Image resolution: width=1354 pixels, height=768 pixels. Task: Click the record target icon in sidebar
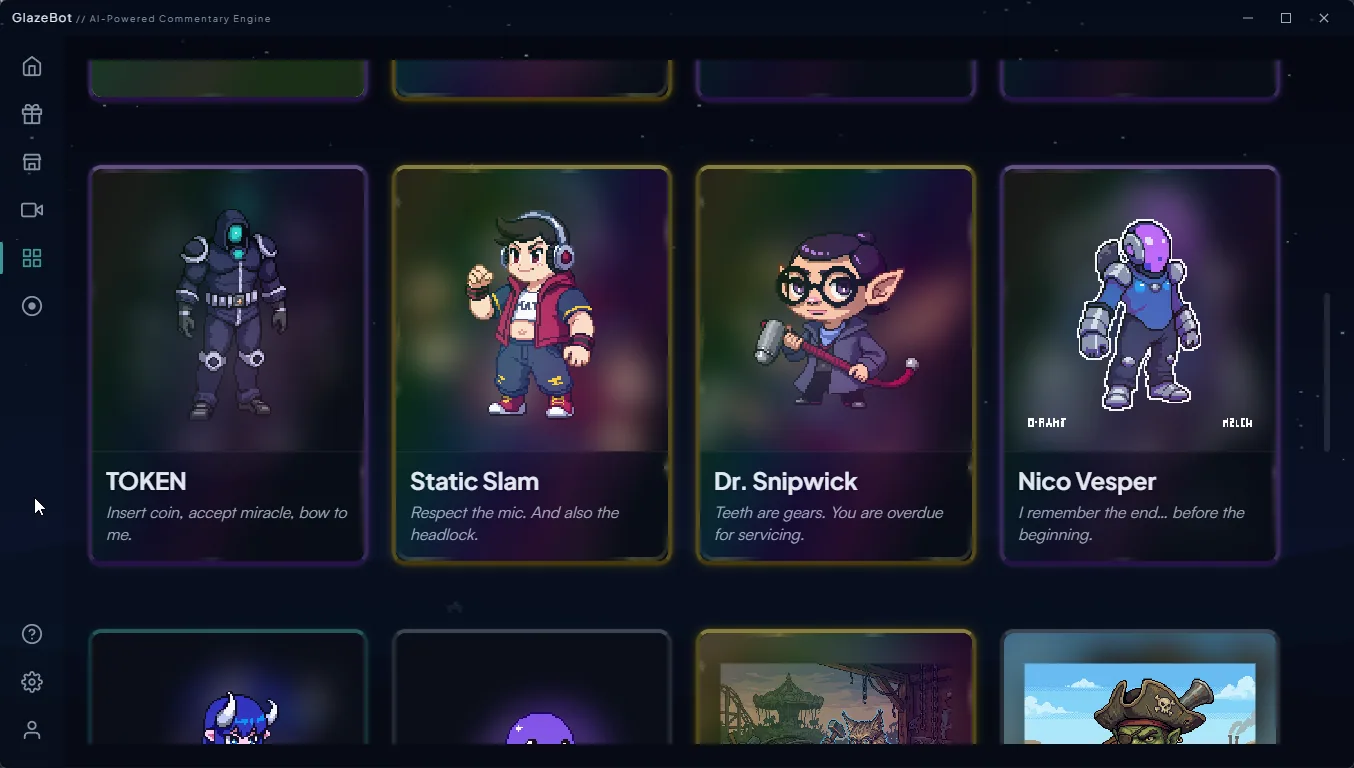[31, 306]
